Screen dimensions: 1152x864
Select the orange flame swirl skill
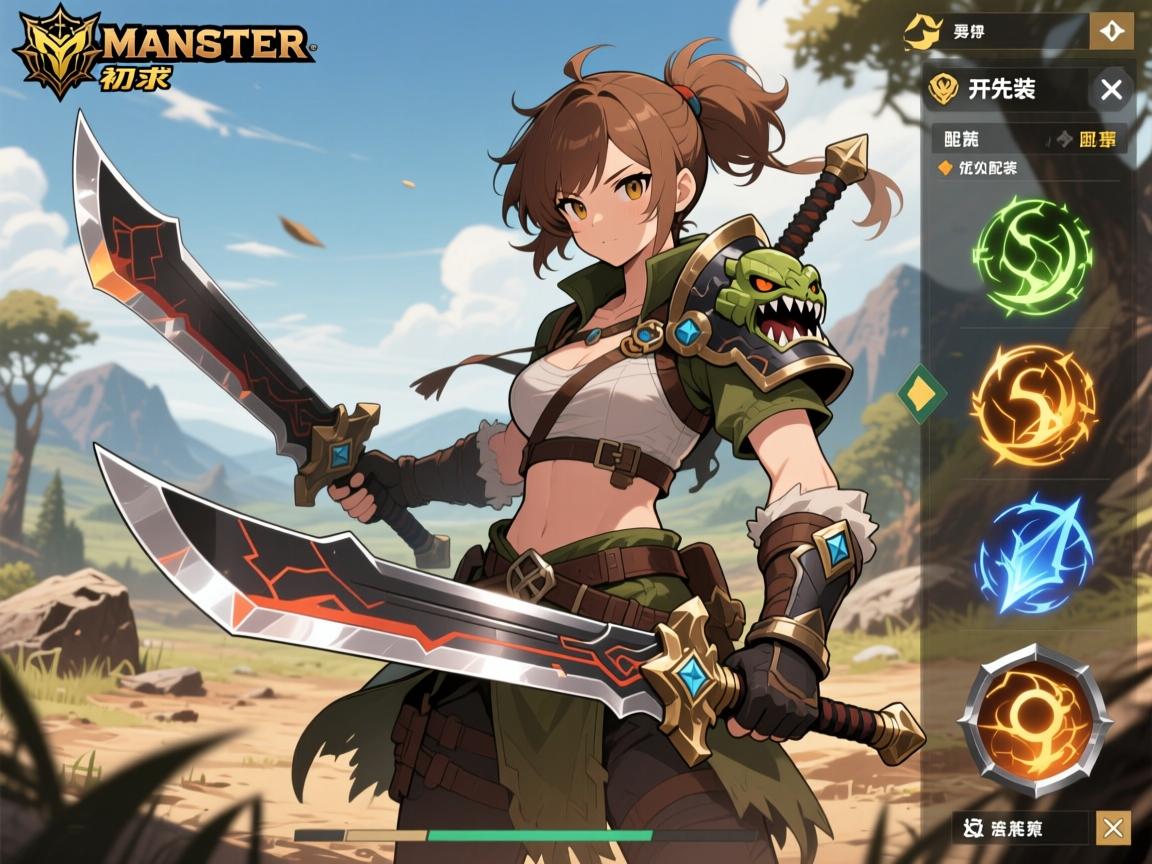(x=1033, y=404)
